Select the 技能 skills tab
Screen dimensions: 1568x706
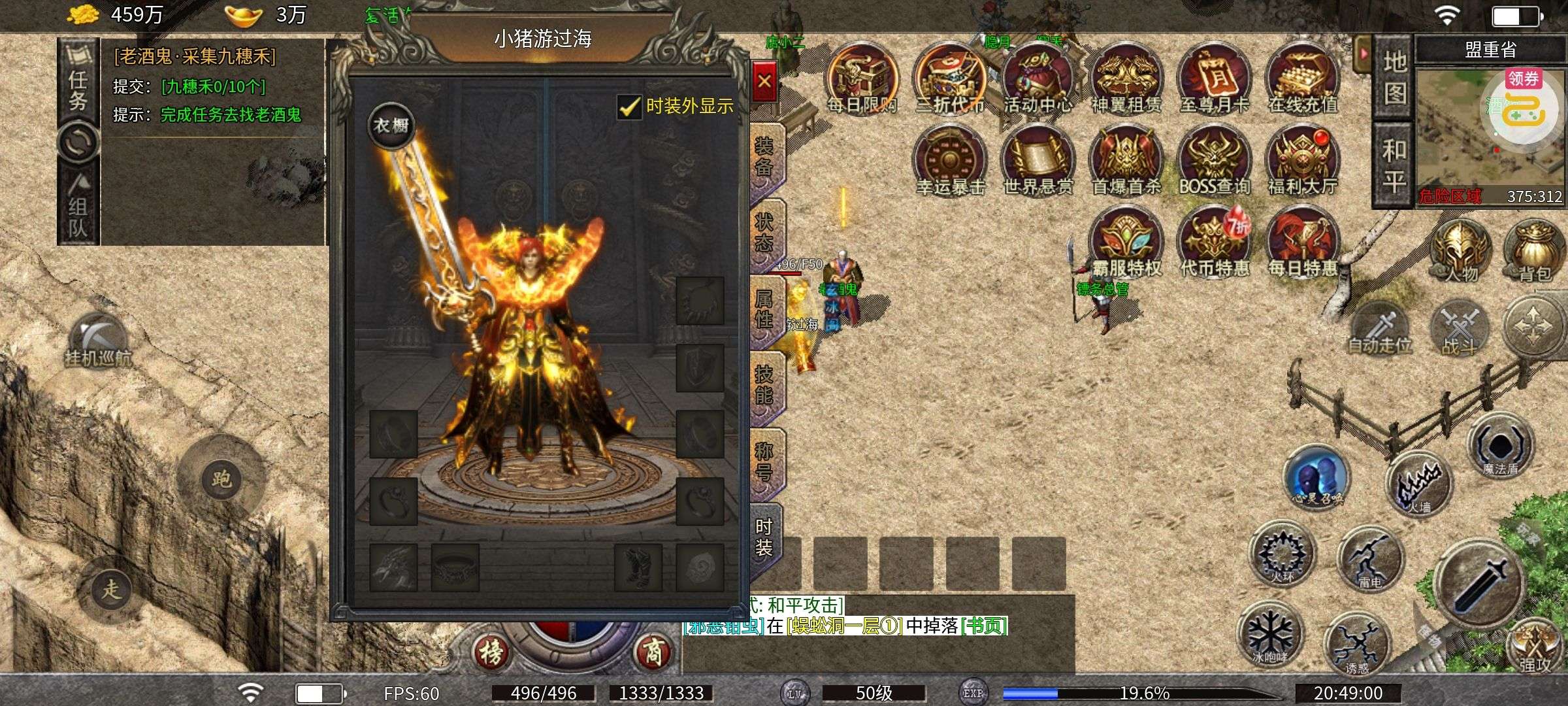764,385
